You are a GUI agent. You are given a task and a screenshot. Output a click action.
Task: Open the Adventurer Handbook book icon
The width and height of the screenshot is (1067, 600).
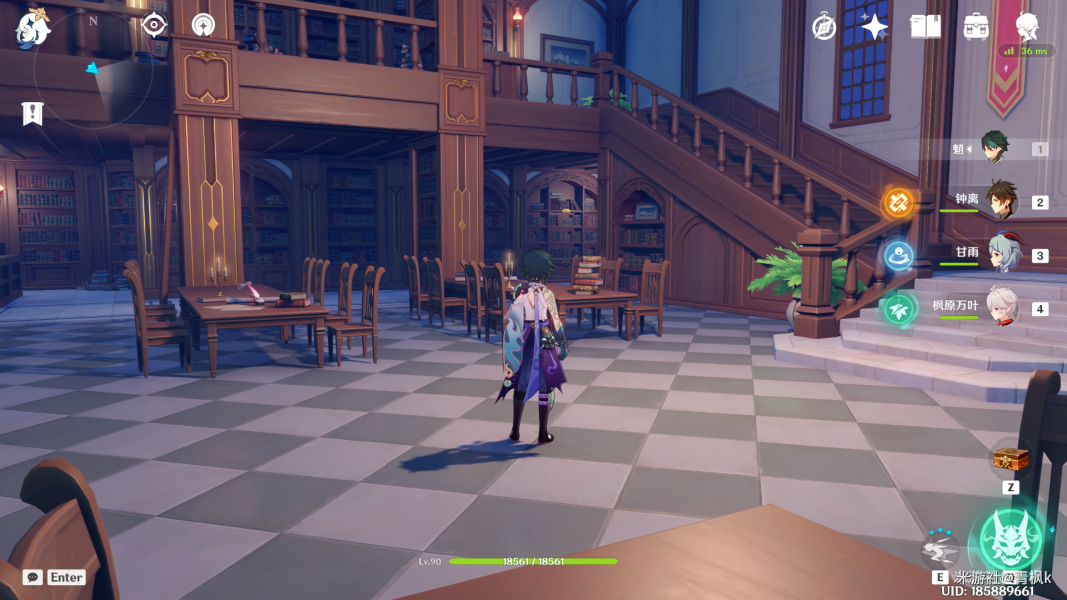(926, 27)
